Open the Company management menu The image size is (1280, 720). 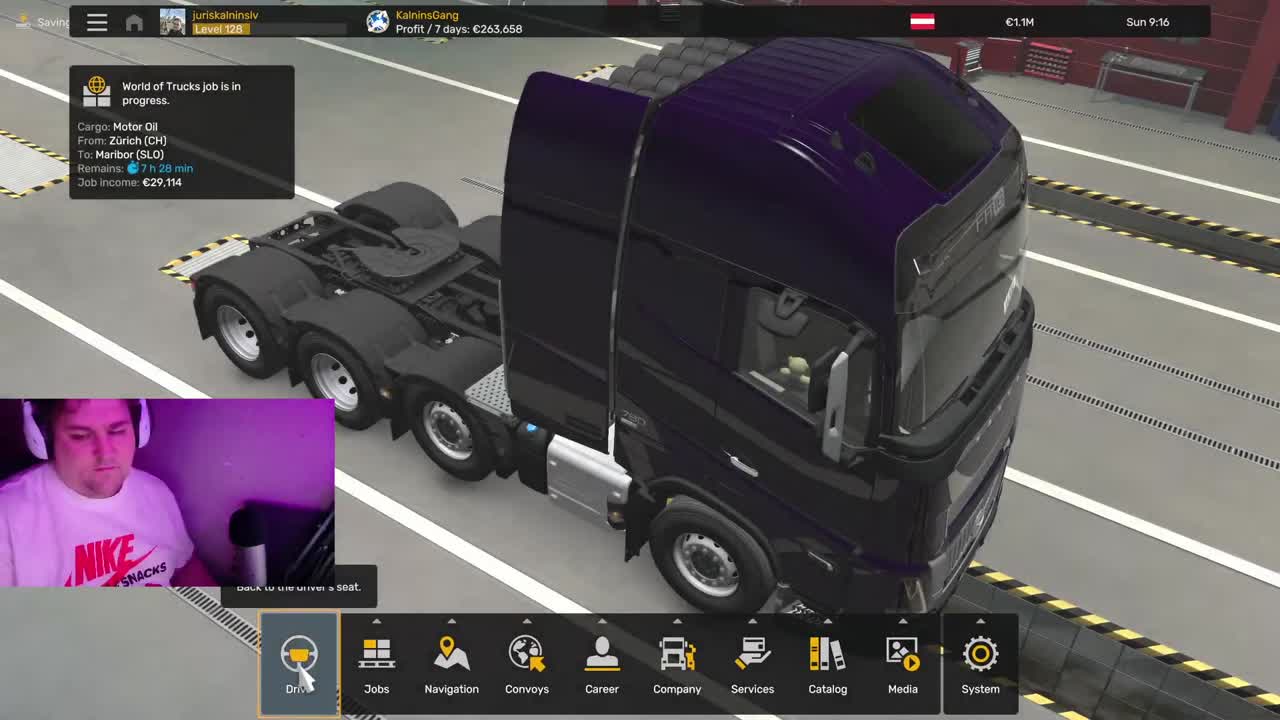(677, 664)
